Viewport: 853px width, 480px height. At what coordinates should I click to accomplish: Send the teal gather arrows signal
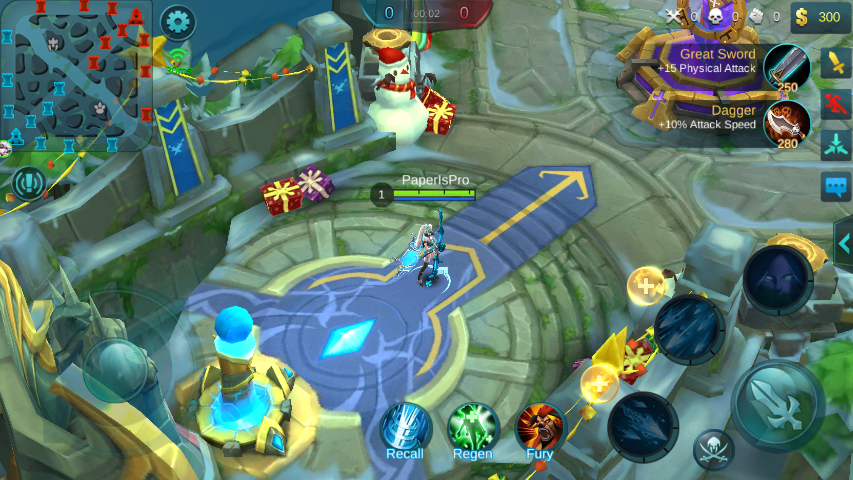836,145
